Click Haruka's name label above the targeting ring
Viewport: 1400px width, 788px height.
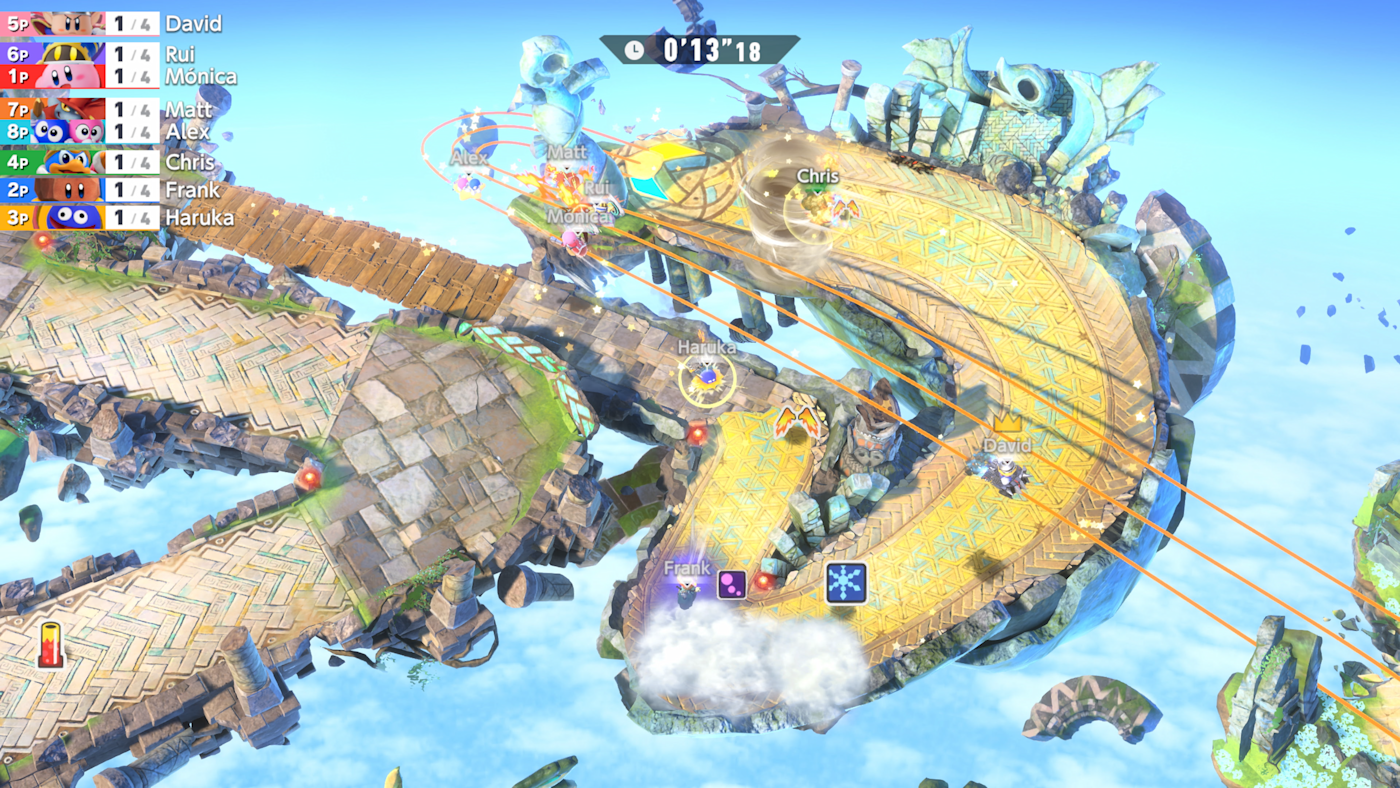[706, 346]
